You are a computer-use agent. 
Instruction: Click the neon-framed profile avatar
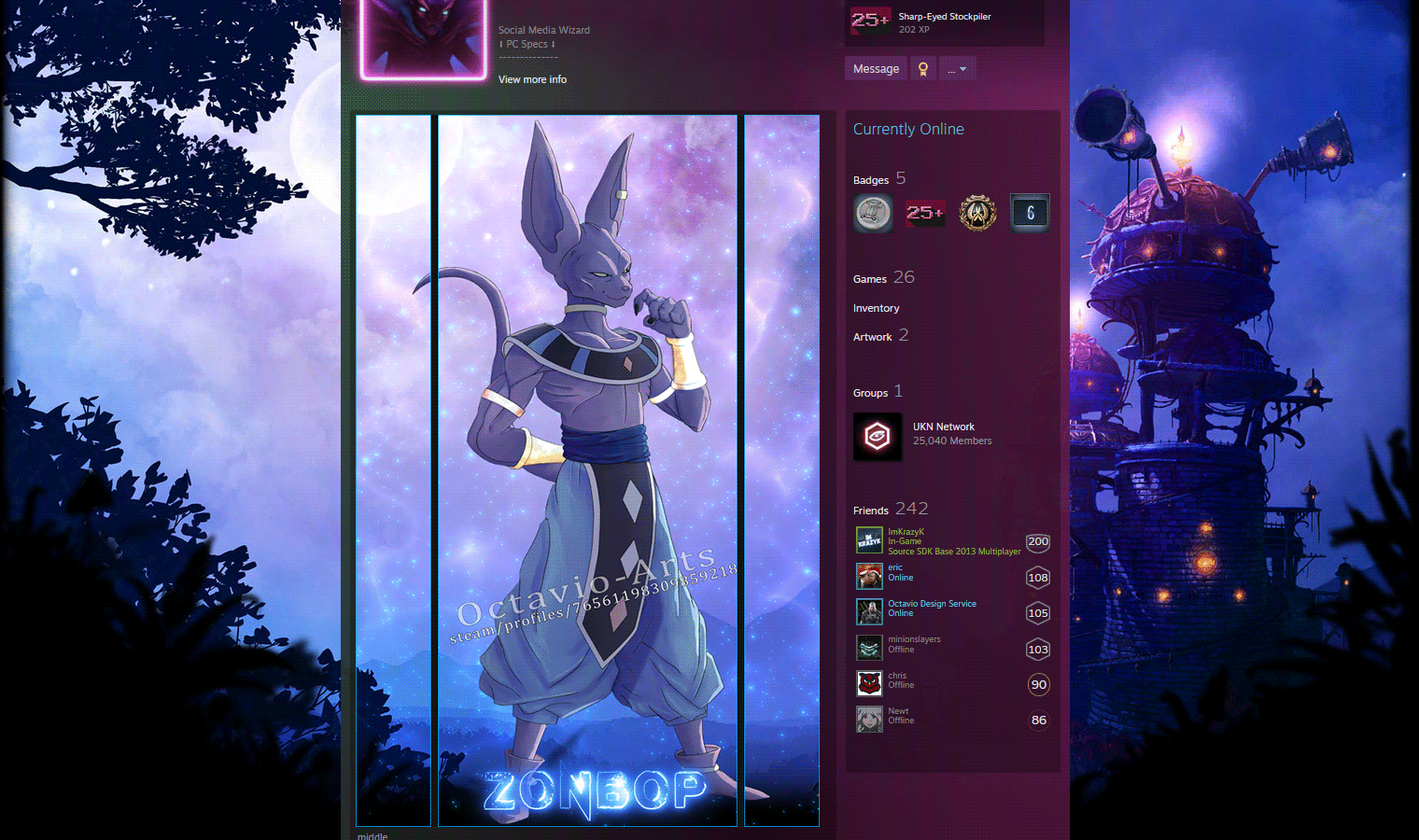click(x=422, y=39)
